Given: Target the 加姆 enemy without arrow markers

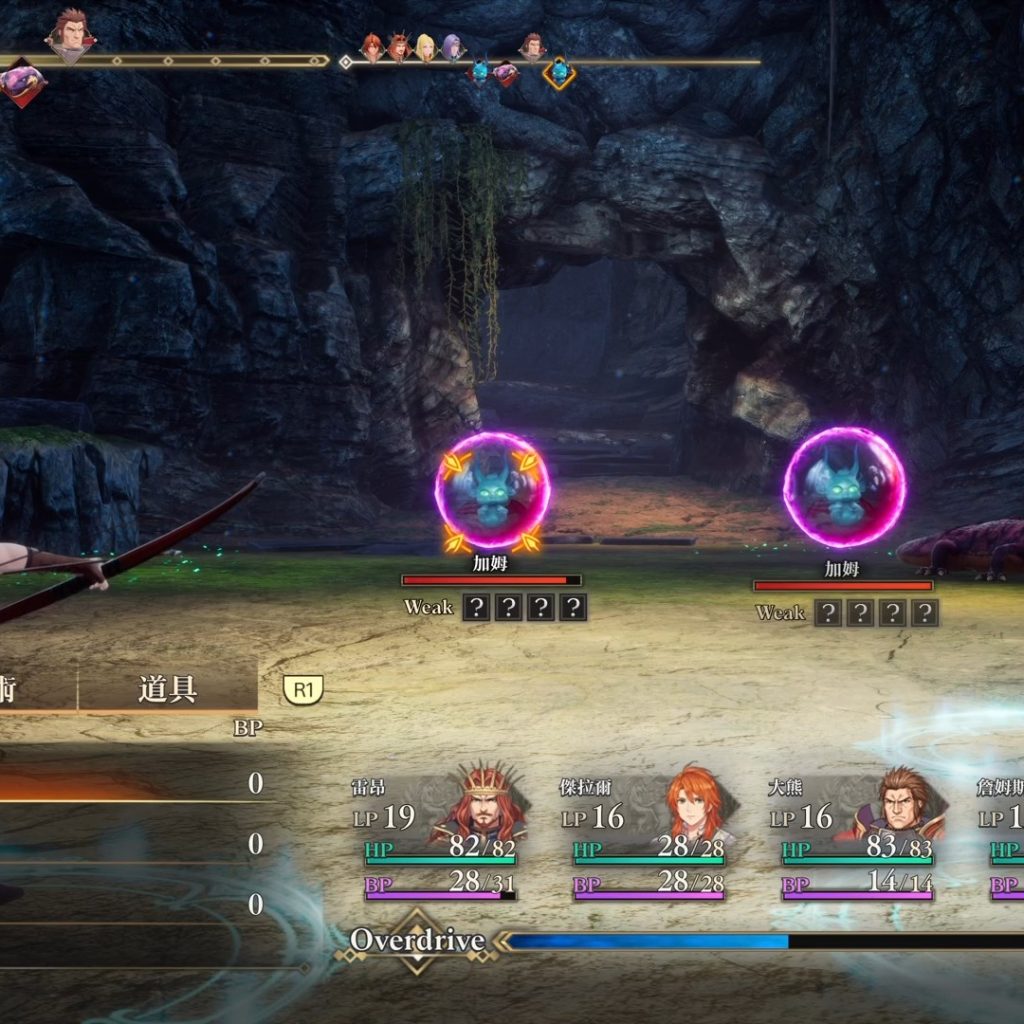Looking at the screenshot, I should [x=843, y=487].
